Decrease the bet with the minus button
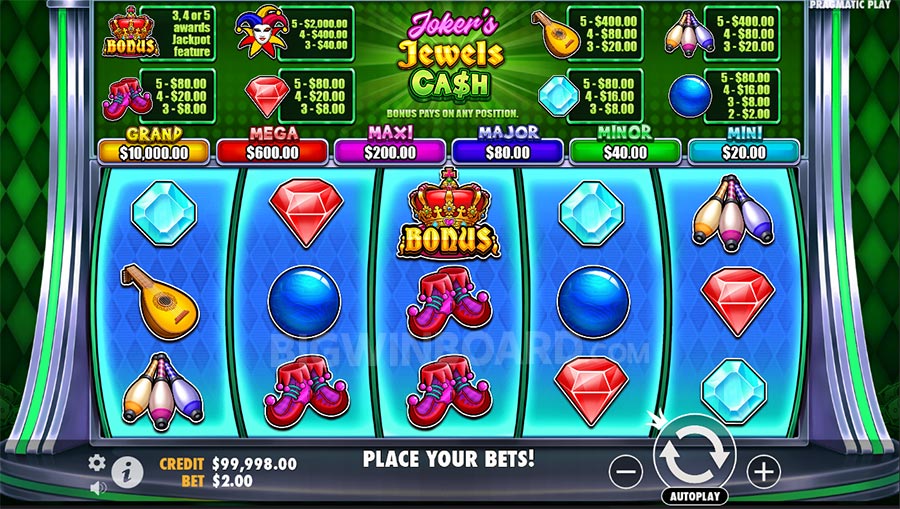The height and width of the screenshot is (509, 900). point(626,471)
